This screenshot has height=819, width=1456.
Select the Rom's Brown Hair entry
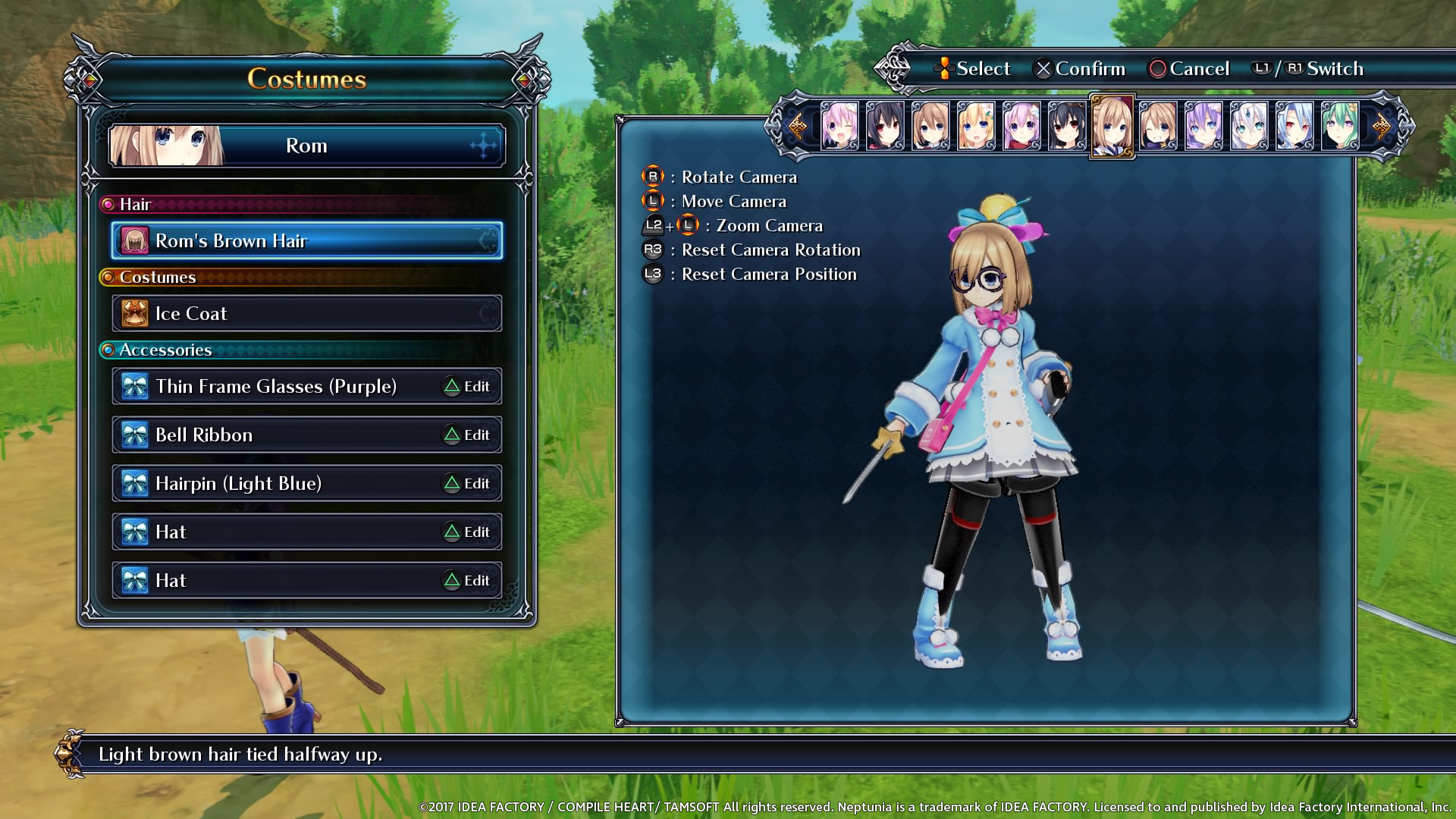coord(306,241)
